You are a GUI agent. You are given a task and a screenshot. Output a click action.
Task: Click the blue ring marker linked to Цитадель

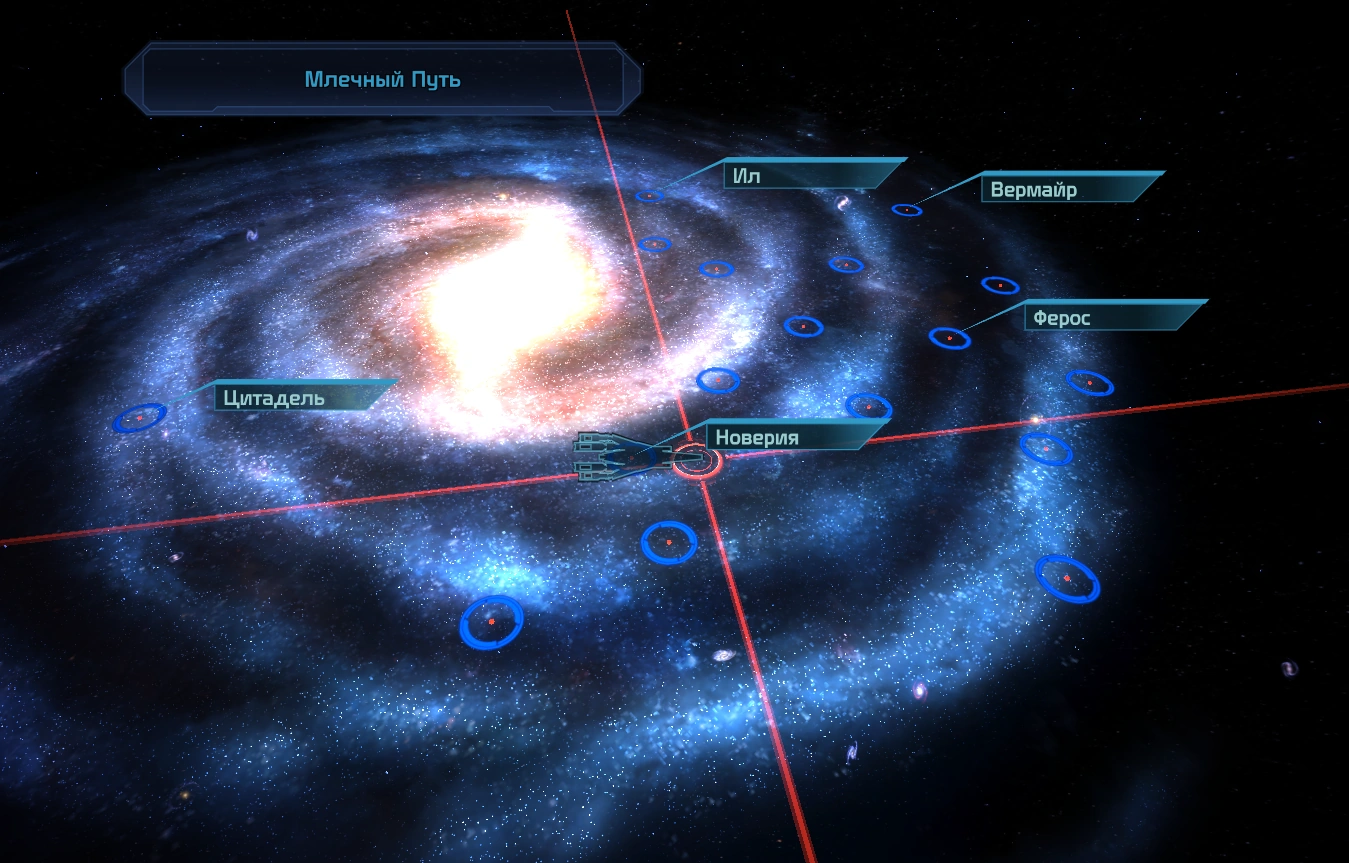[140, 416]
